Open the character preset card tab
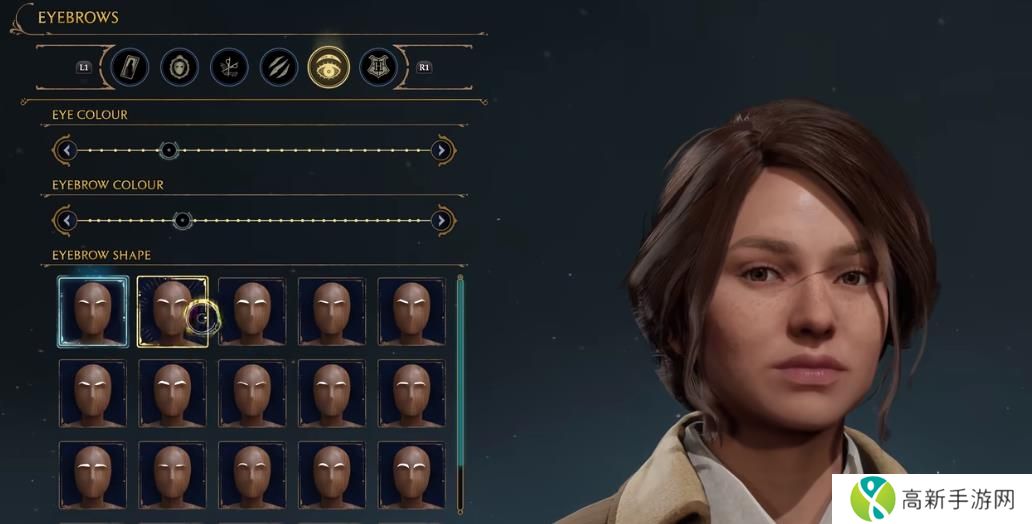This screenshot has width=1032, height=524. coord(130,67)
